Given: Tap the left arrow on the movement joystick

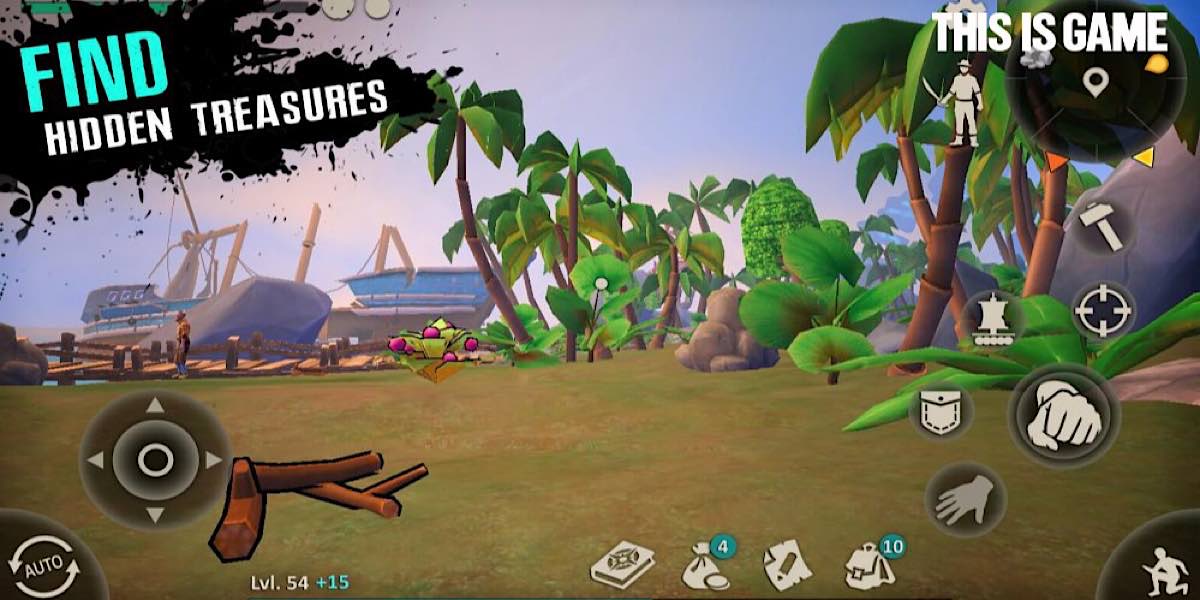Looking at the screenshot, I should 96,460.
